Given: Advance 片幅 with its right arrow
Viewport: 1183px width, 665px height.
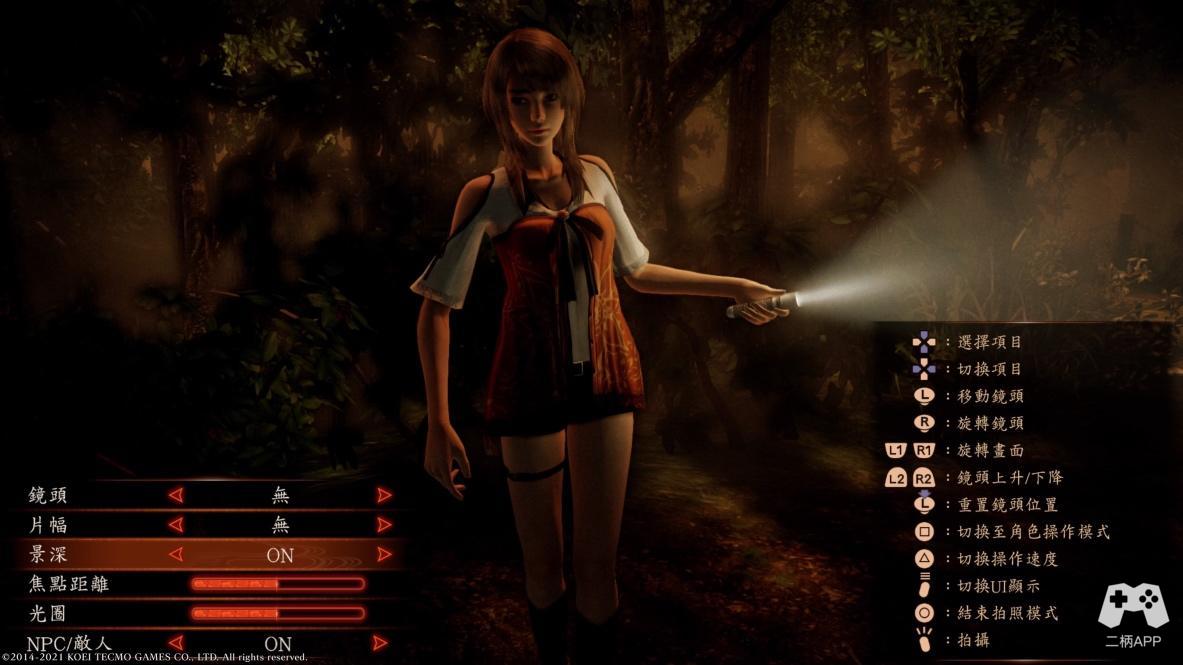Looking at the screenshot, I should (x=384, y=525).
